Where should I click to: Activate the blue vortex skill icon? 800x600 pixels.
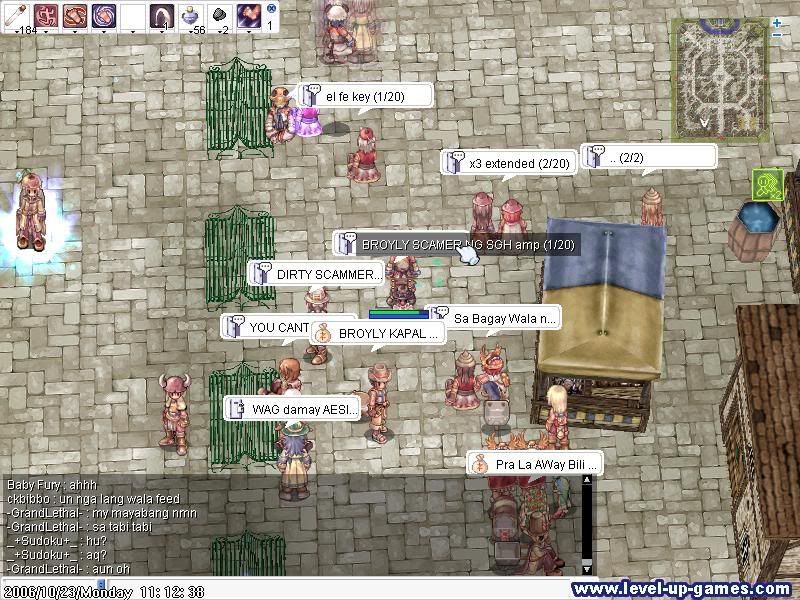pyautogui.click(x=104, y=16)
